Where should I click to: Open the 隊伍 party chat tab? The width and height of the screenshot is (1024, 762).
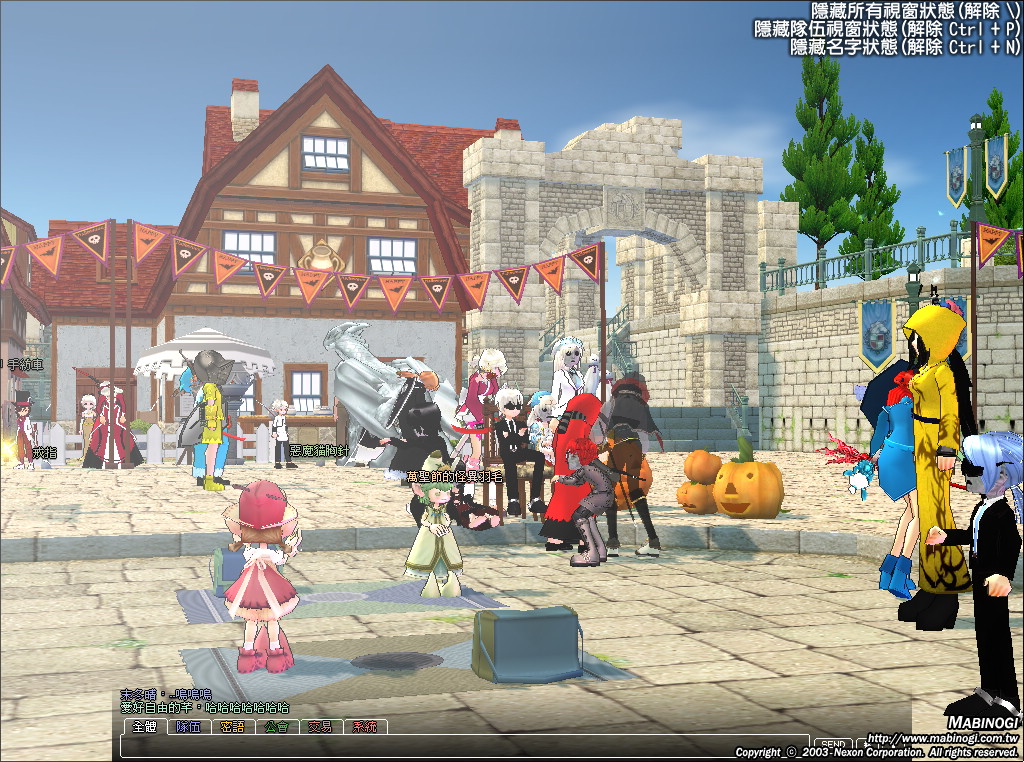[x=188, y=727]
